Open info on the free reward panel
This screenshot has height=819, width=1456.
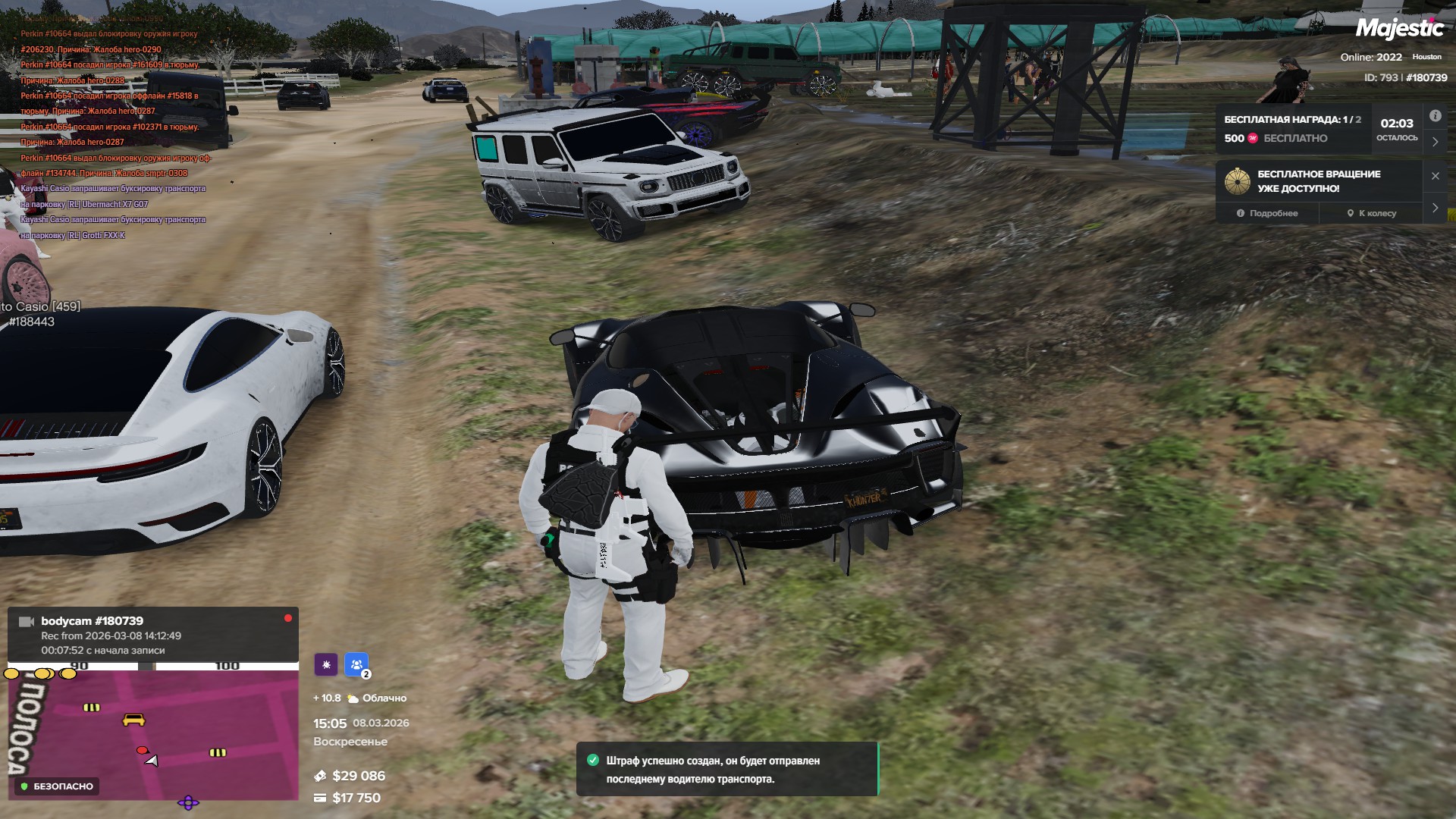pyautogui.click(x=1435, y=116)
